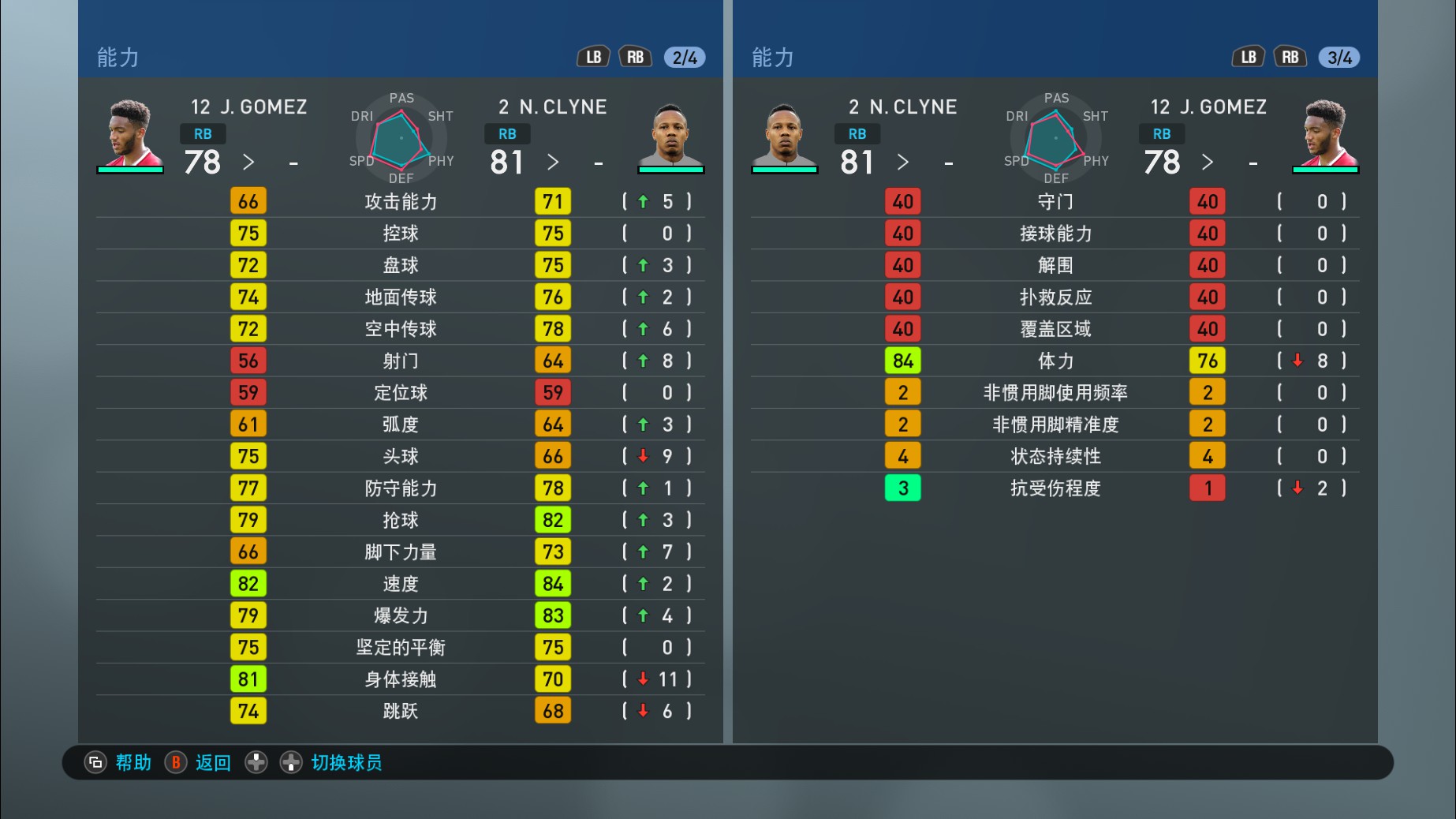The width and height of the screenshot is (1456, 819).
Task: Expand J. Gomez arrow on the right panel
Action: (x=1207, y=163)
